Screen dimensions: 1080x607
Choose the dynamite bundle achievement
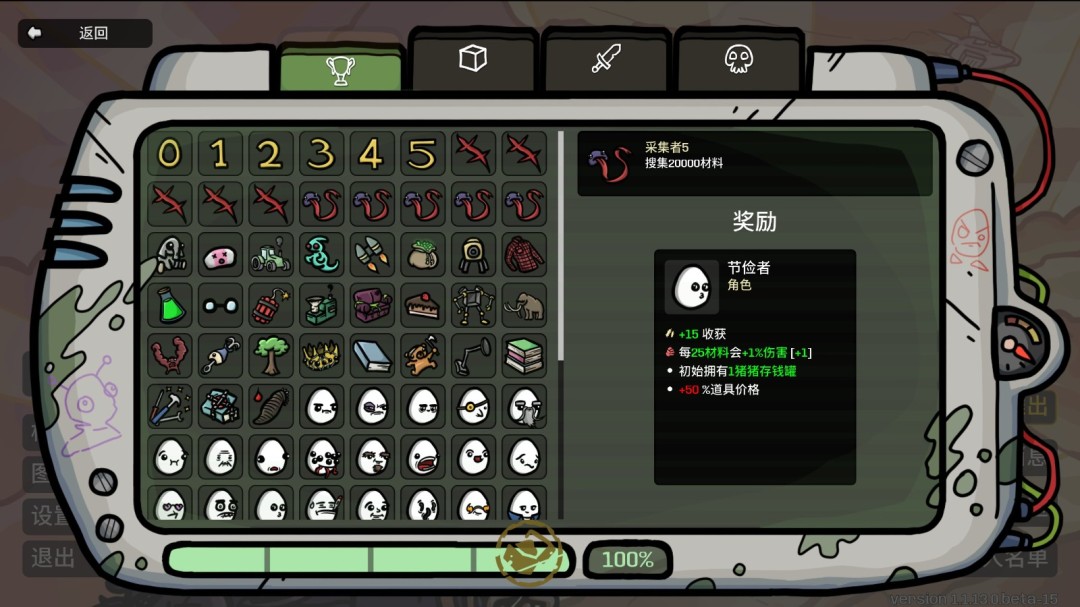point(270,305)
